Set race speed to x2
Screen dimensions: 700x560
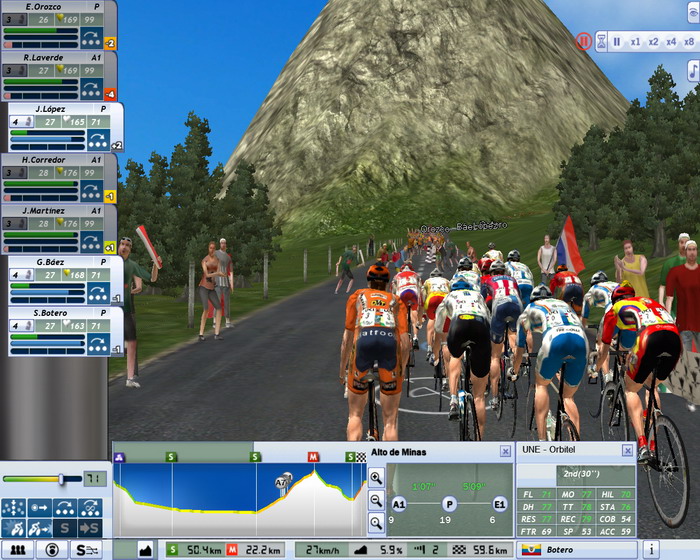tap(653, 42)
